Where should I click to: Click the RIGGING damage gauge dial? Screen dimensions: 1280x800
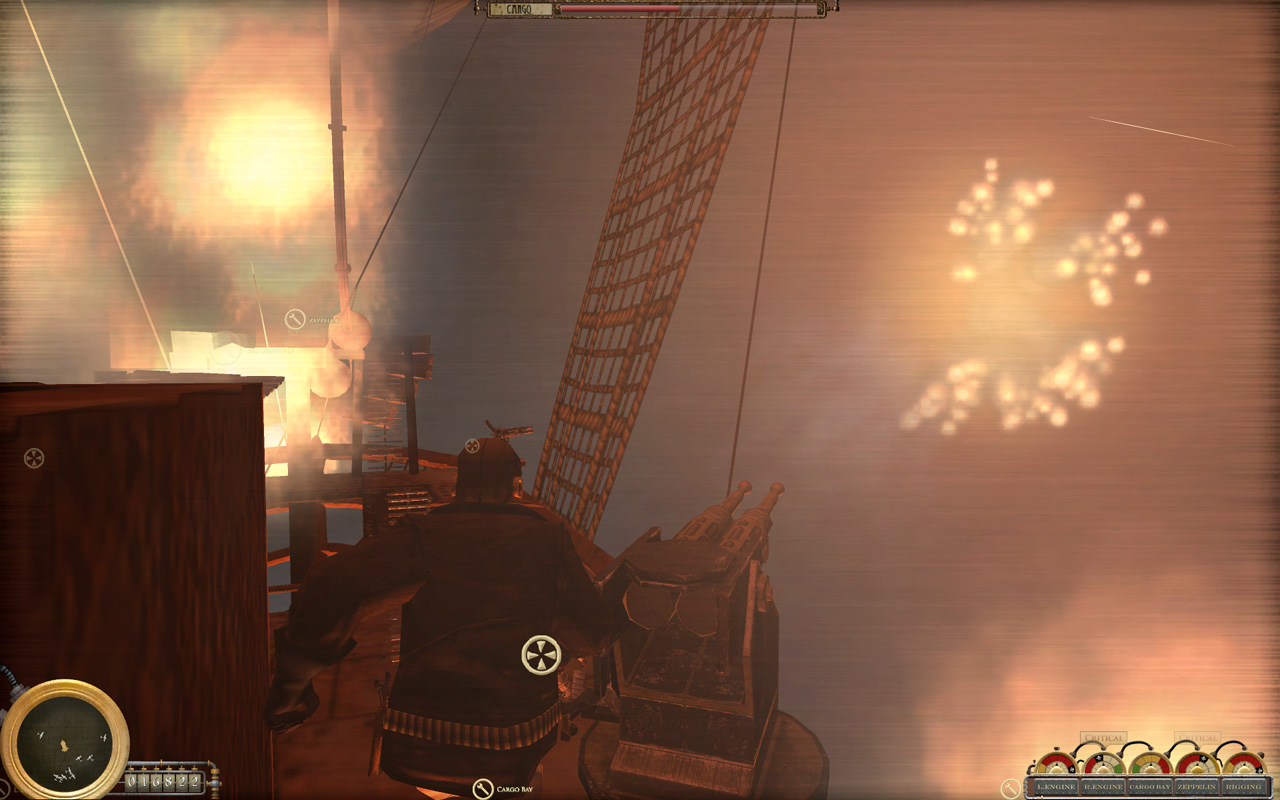(x=1245, y=766)
